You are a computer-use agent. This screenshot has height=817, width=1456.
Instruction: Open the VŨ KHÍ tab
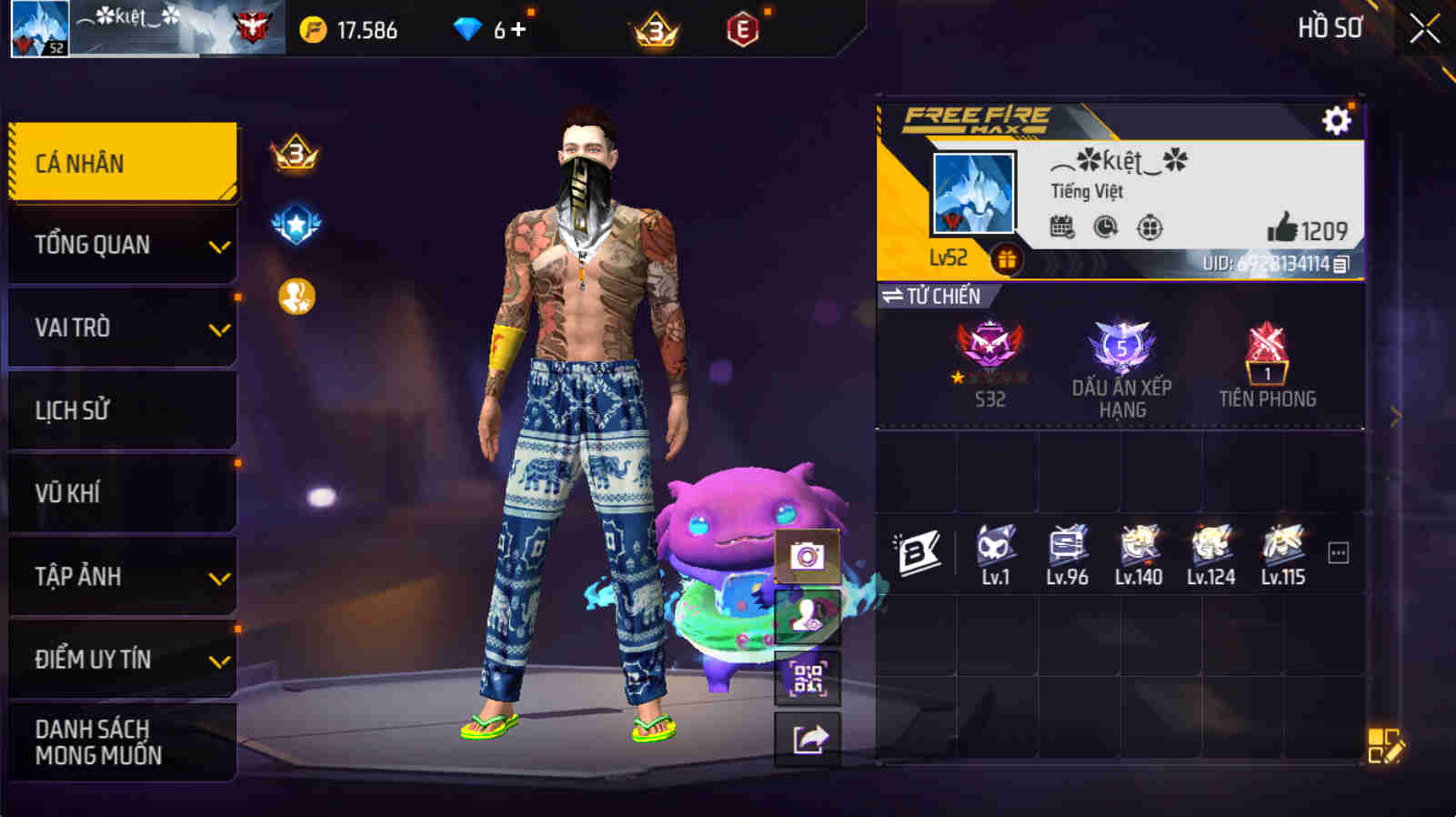pos(122,492)
